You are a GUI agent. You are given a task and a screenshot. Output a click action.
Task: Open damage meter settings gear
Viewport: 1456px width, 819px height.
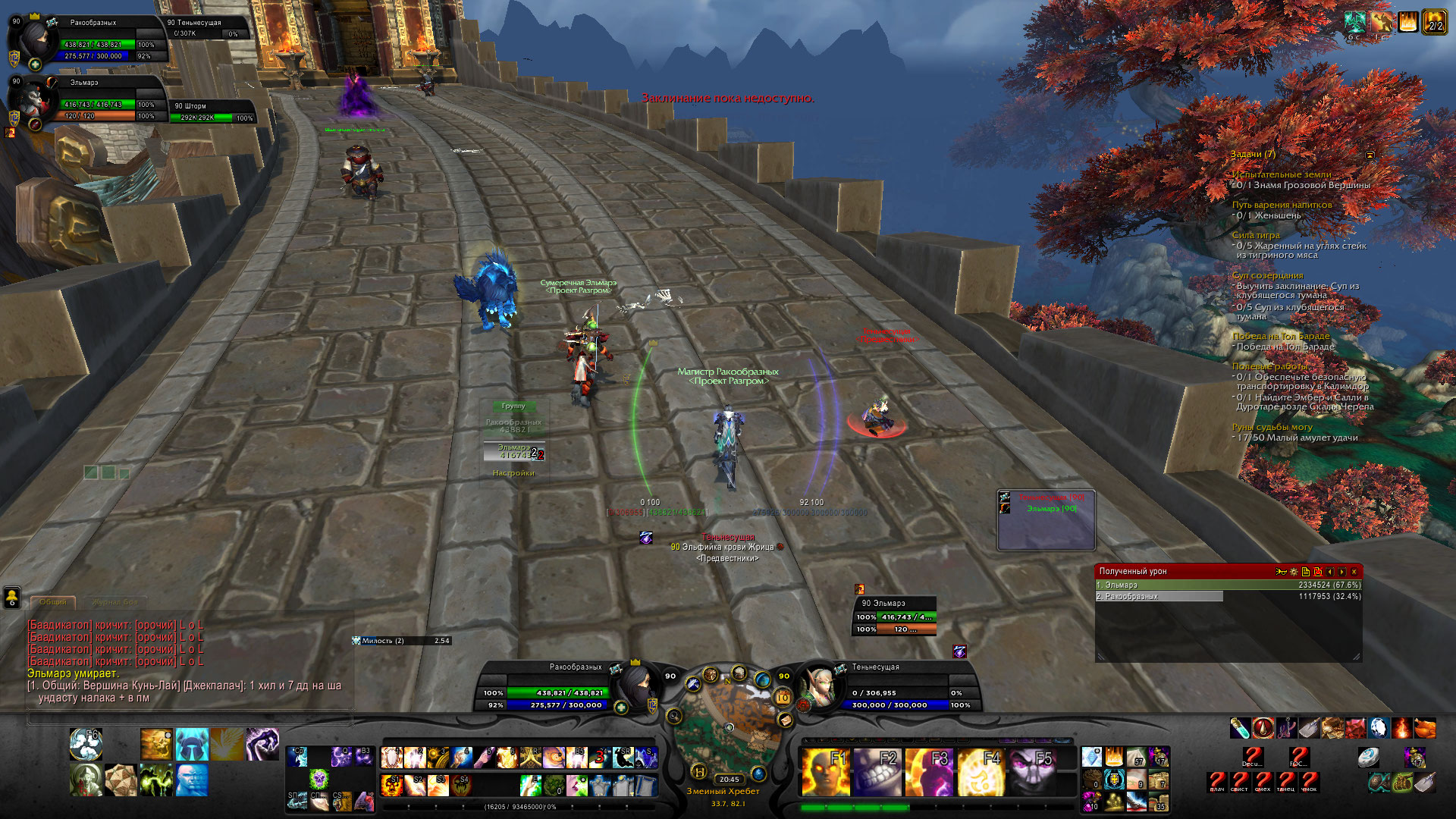(x=1294, y=572)
